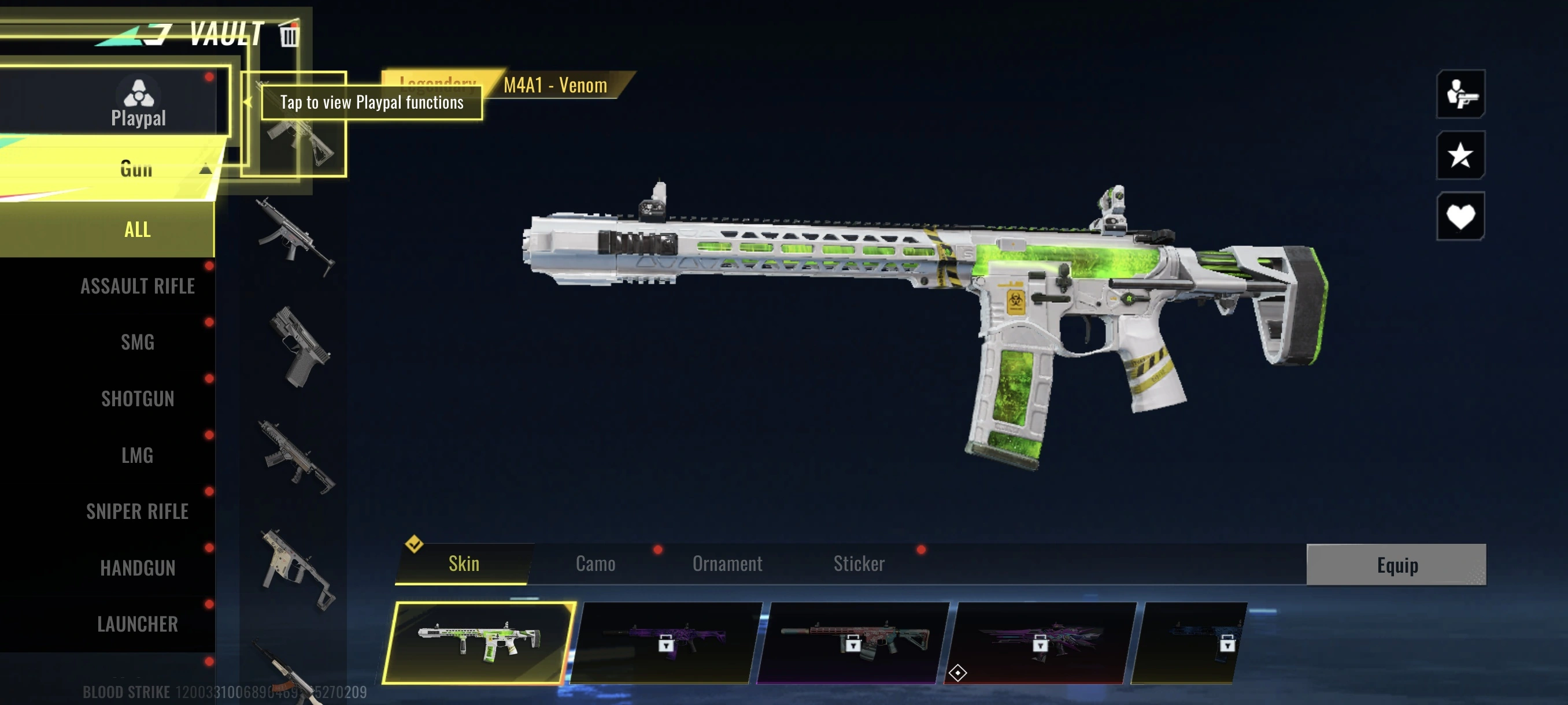
Task: Choose the Shotgun category
Action: (x=138, y=399)
